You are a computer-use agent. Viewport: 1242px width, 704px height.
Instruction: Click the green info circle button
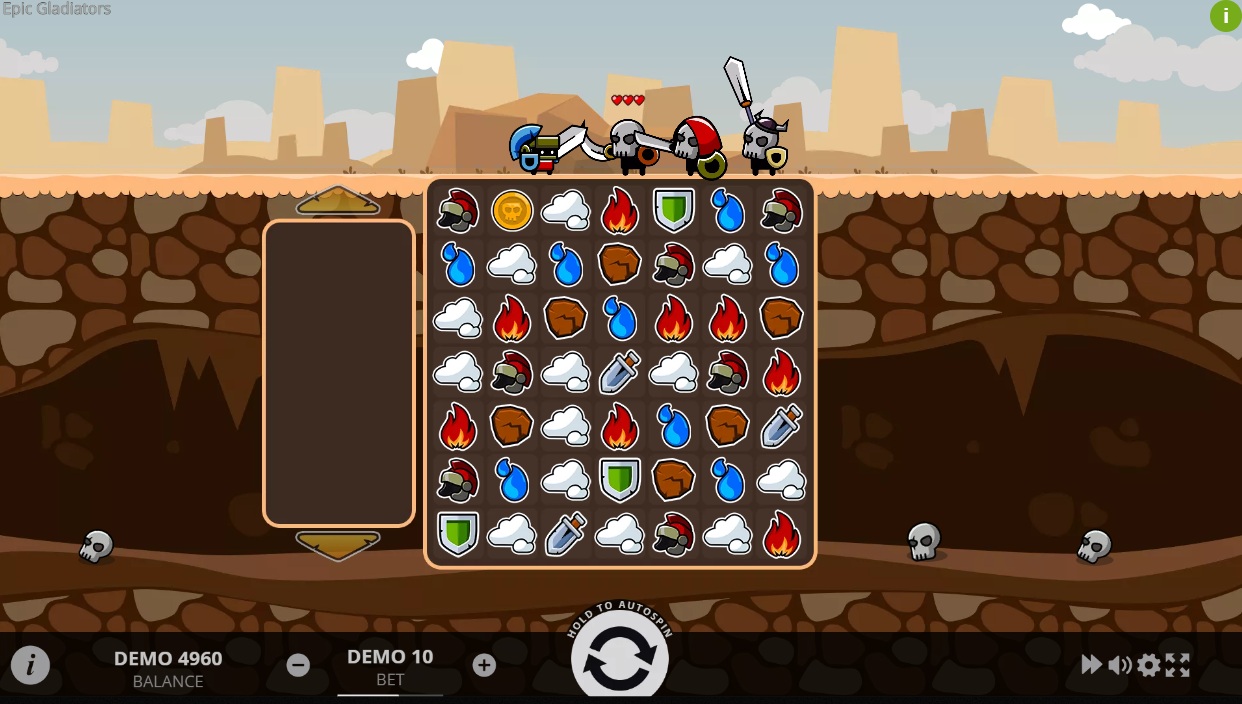(1225, 16)
